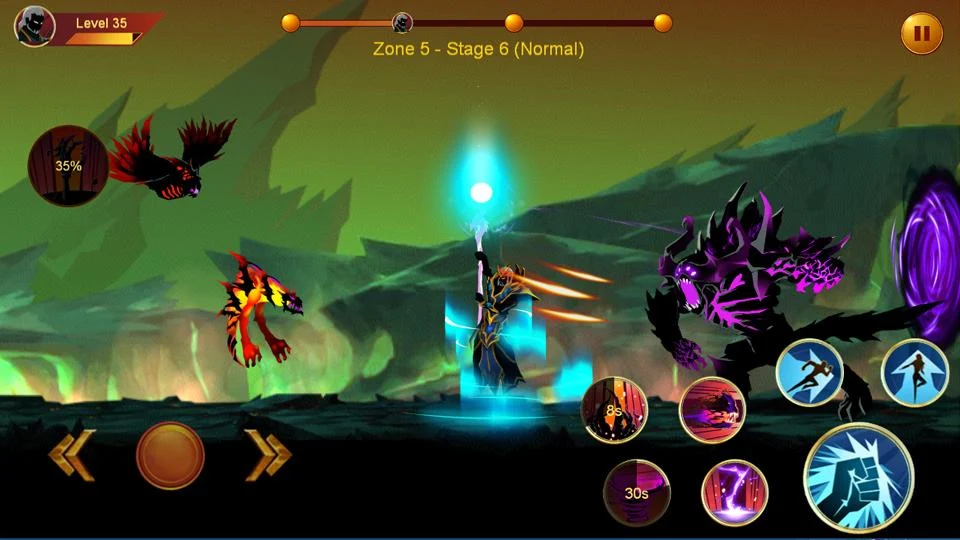960x540 pixels.
Task: Trigger the purple dash slash skill
Action: click(x=712, y=410)
